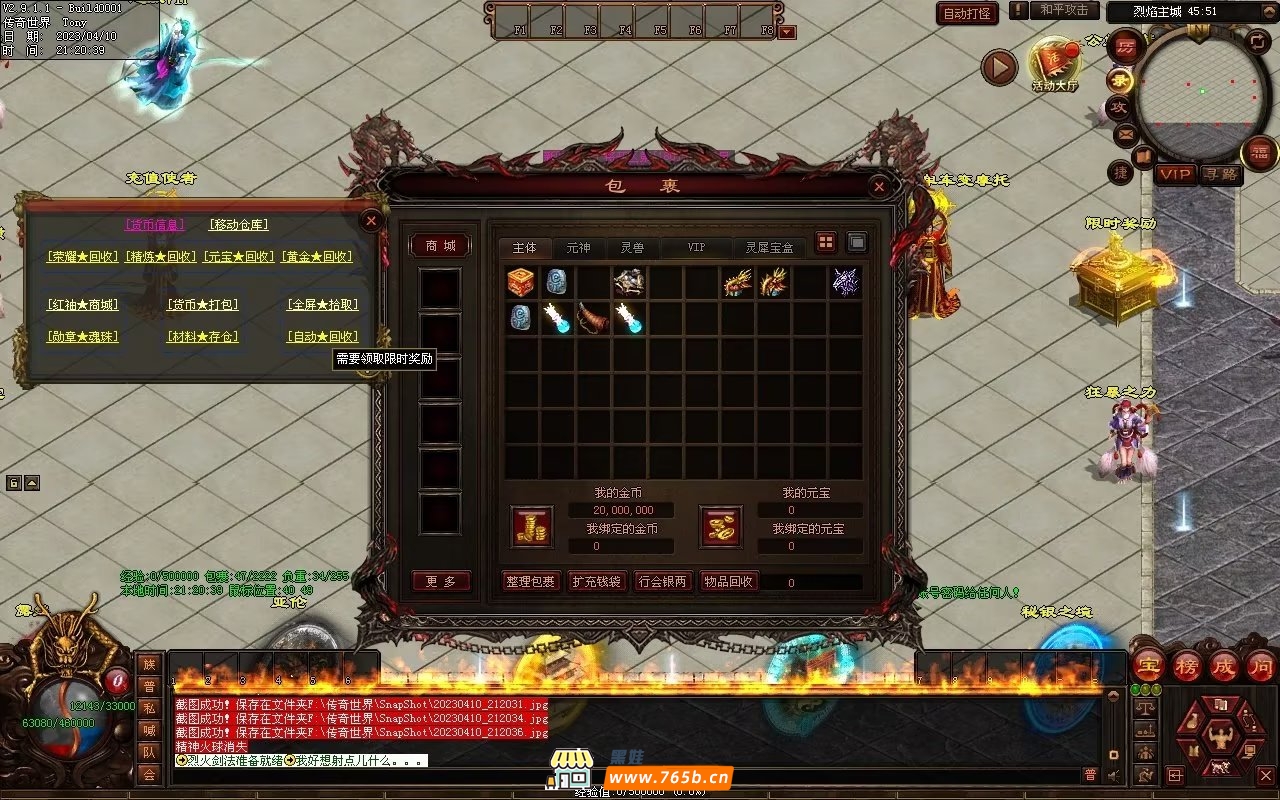Switch to the 元神 bag tab
The width and height of the screenshot is (1280, 800).
pyautogui.click(x=578, y=247)
